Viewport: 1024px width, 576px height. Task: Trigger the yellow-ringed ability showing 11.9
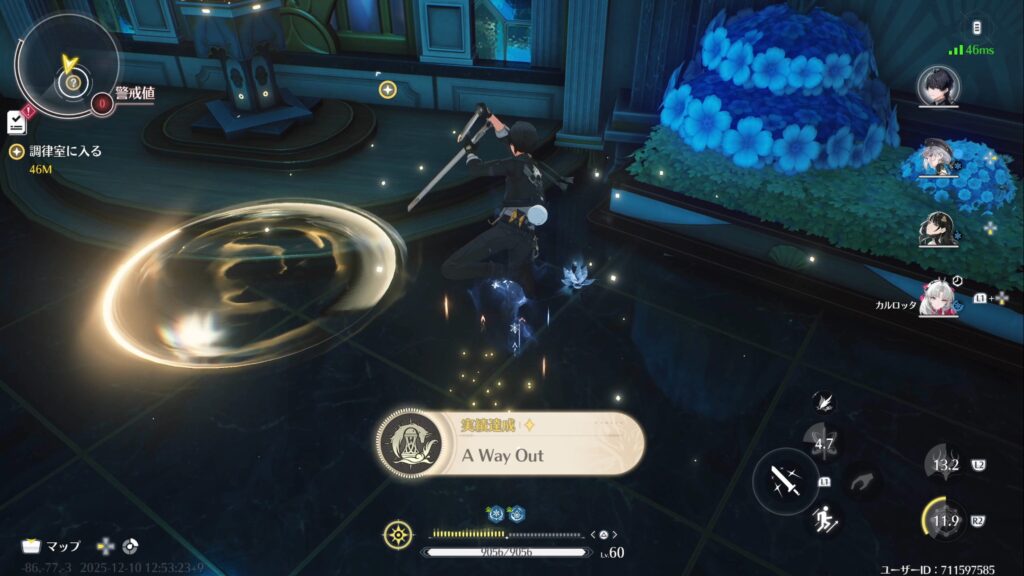pyautogui.click(x=945, y=520)
